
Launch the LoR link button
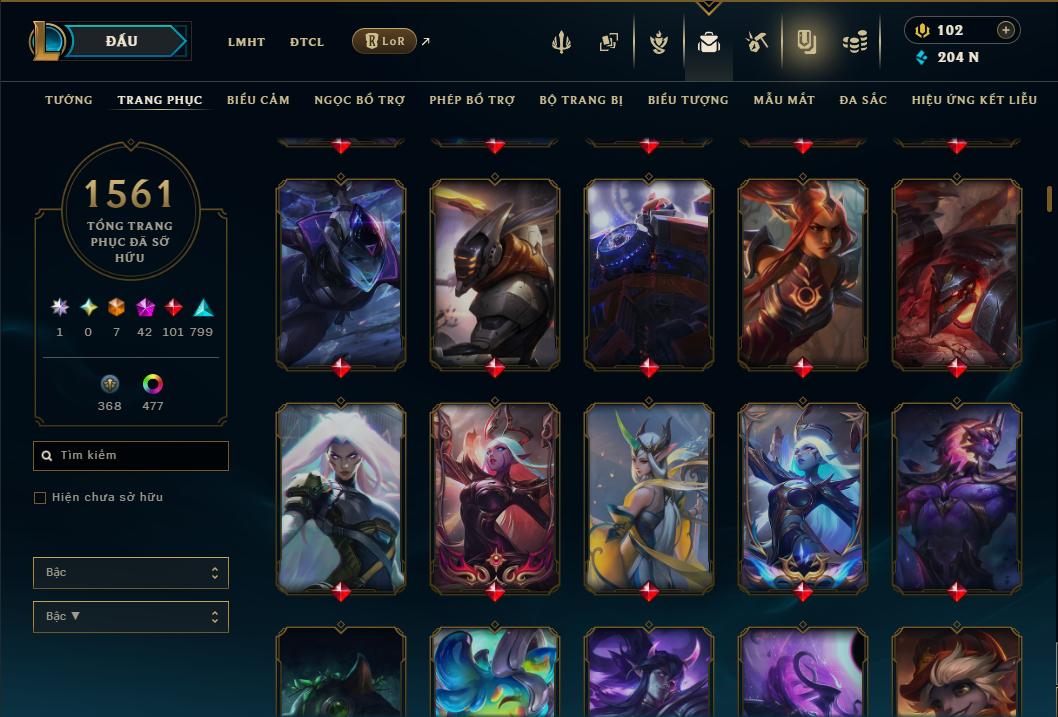pyautogui.click(x=385, y=41)
